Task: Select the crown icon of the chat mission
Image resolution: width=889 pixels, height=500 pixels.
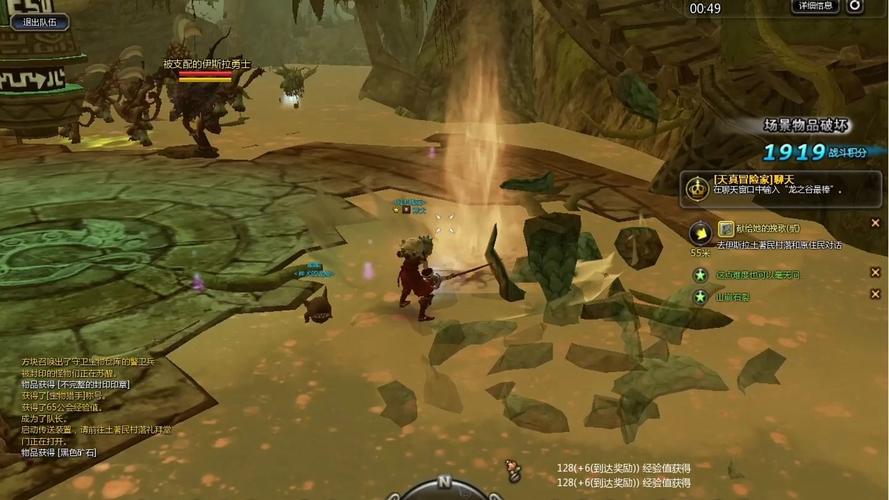Action: pos(696,186)
